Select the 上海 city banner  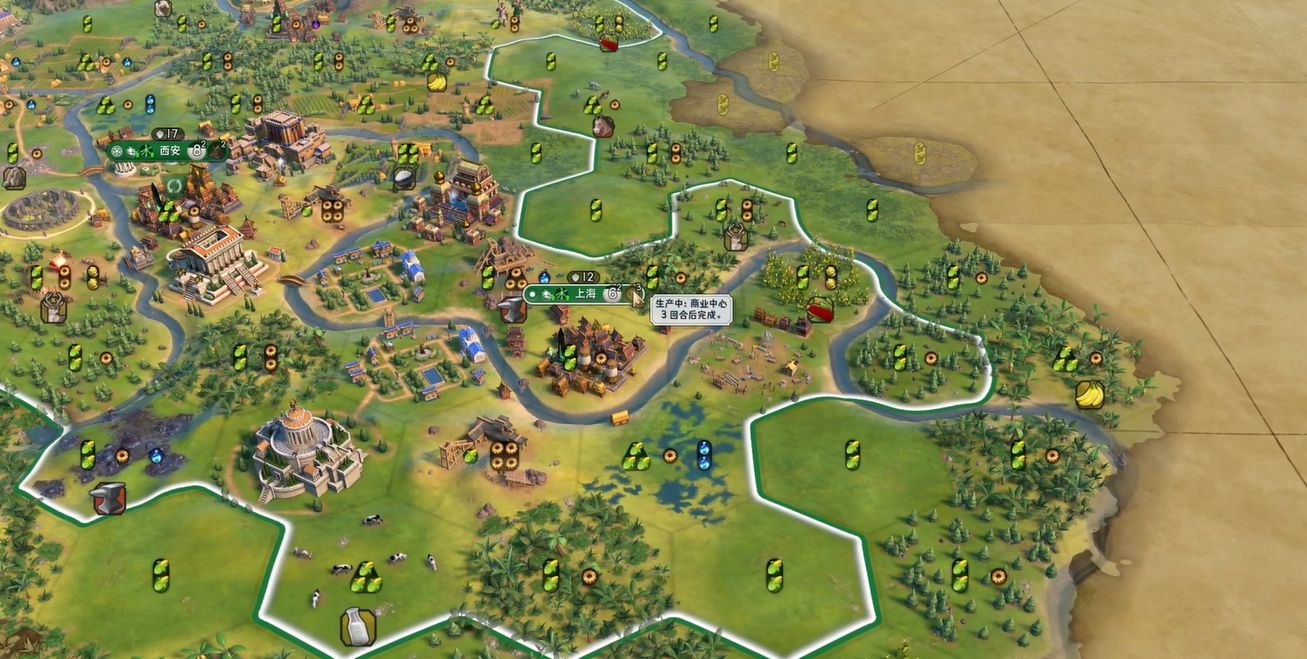(583, 294)
